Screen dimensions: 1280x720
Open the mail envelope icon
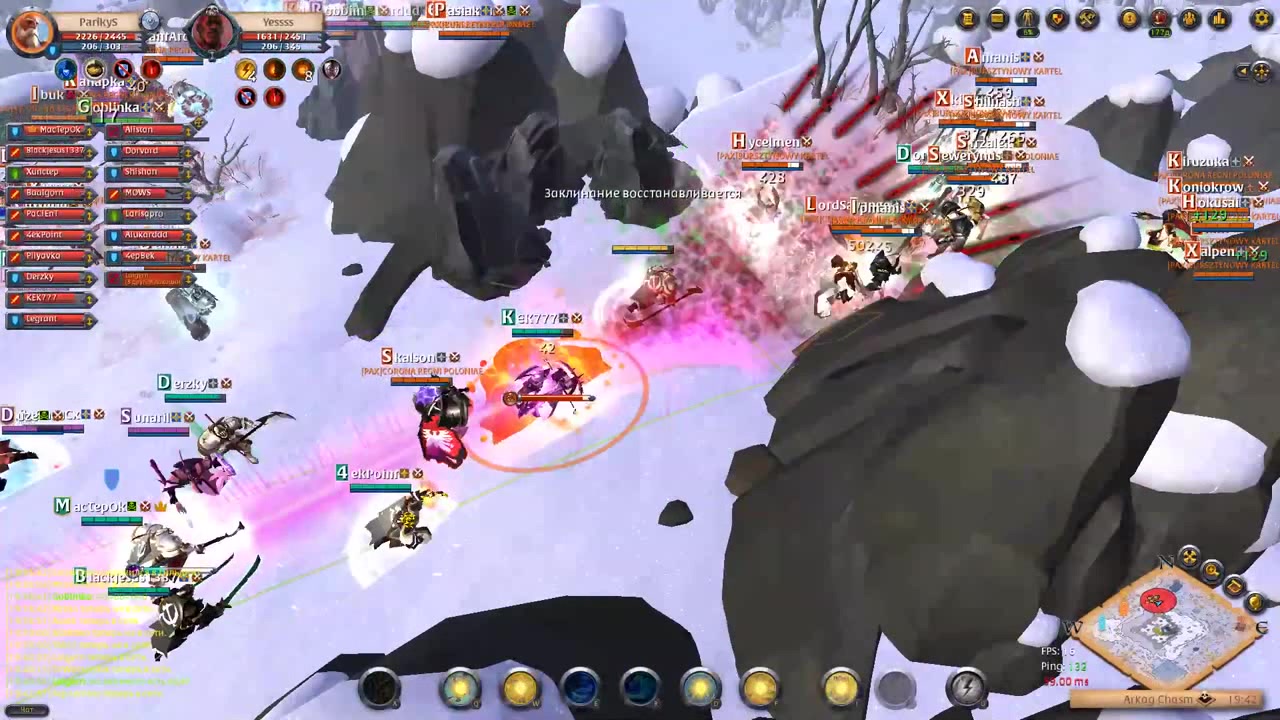pyautogui.click(x=997, y=19)
